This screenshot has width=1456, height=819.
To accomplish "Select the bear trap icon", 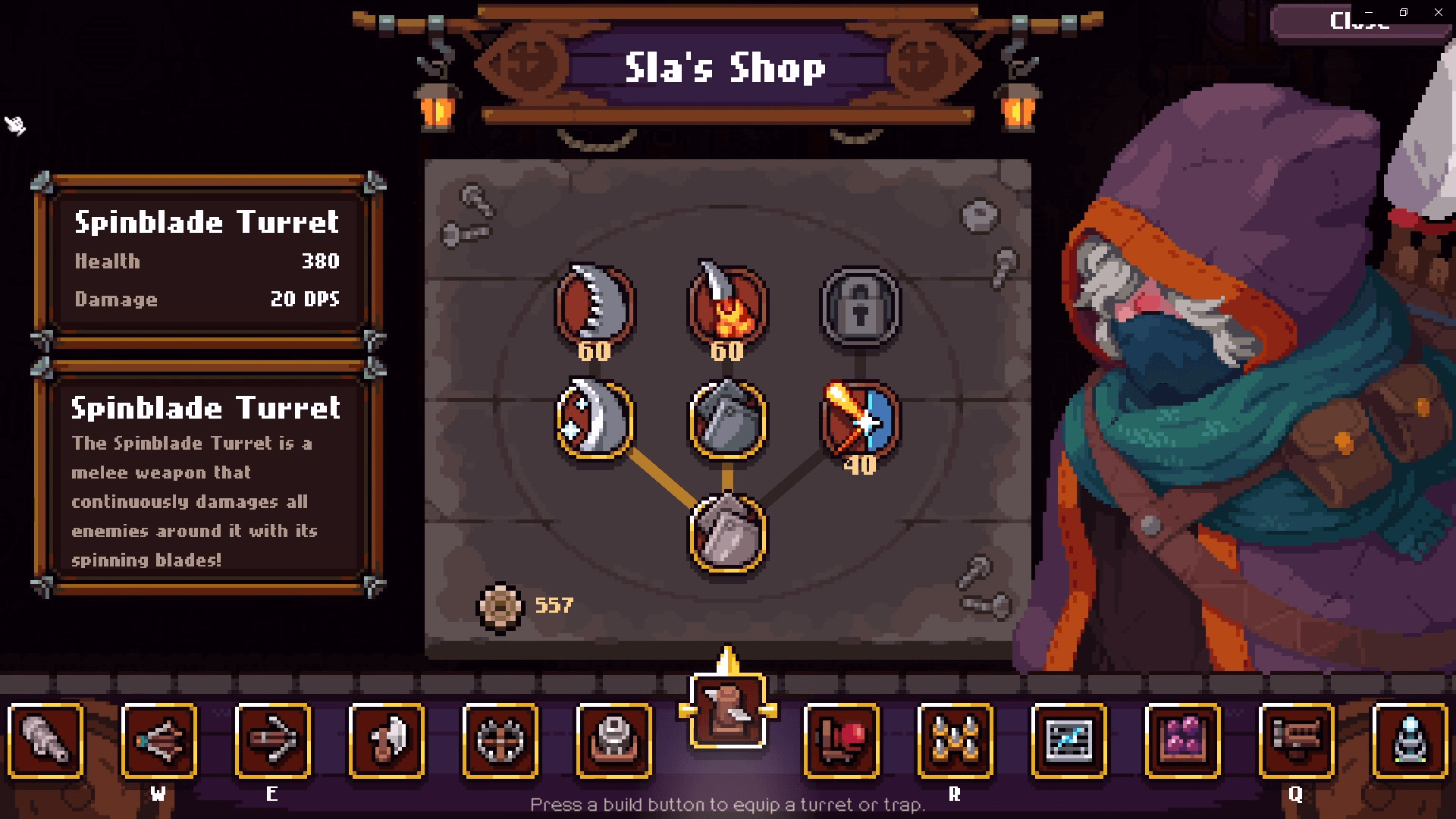I will pyautogui.click(x=500, y=742).
